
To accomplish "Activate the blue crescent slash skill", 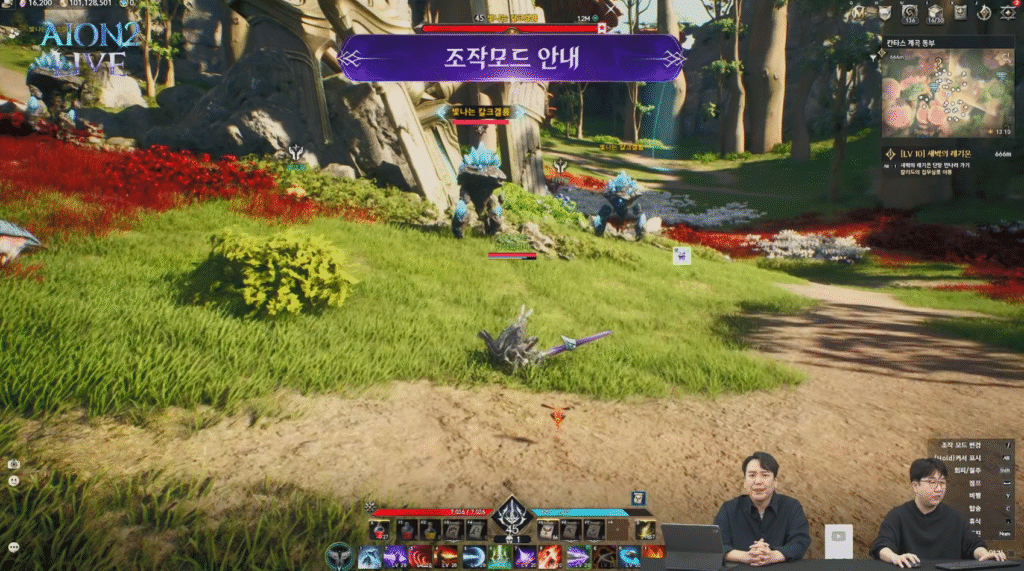I will pyautogui.click(x=474, y=556).
